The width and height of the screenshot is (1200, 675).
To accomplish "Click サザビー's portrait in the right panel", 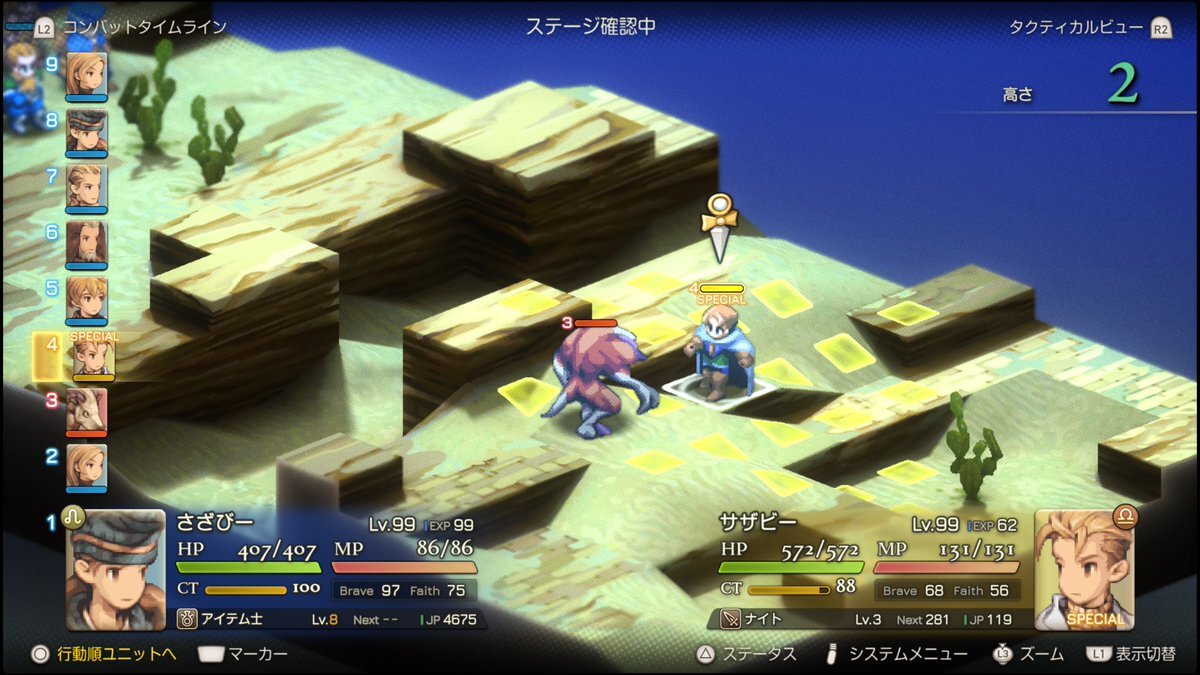I will click(x=1084, y=570).
